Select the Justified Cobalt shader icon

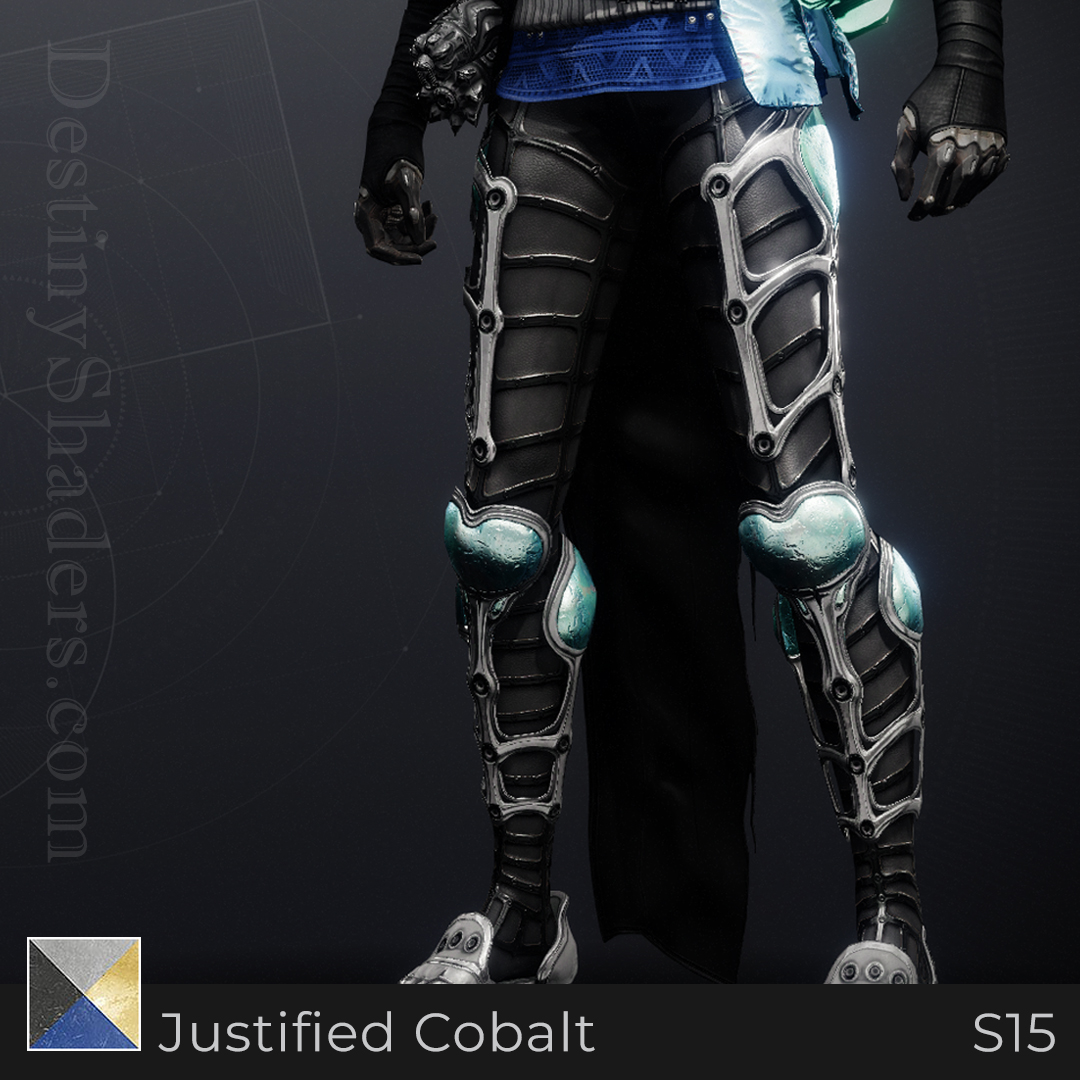(84, 994)
